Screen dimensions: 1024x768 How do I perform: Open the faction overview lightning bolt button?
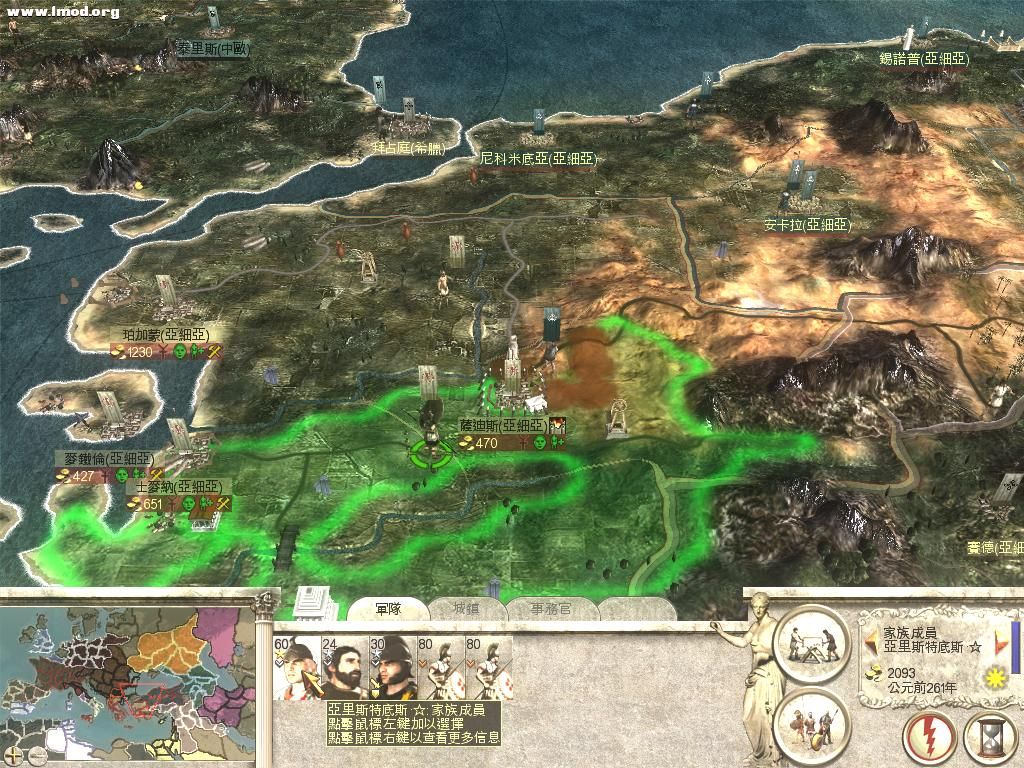[929, 739]
